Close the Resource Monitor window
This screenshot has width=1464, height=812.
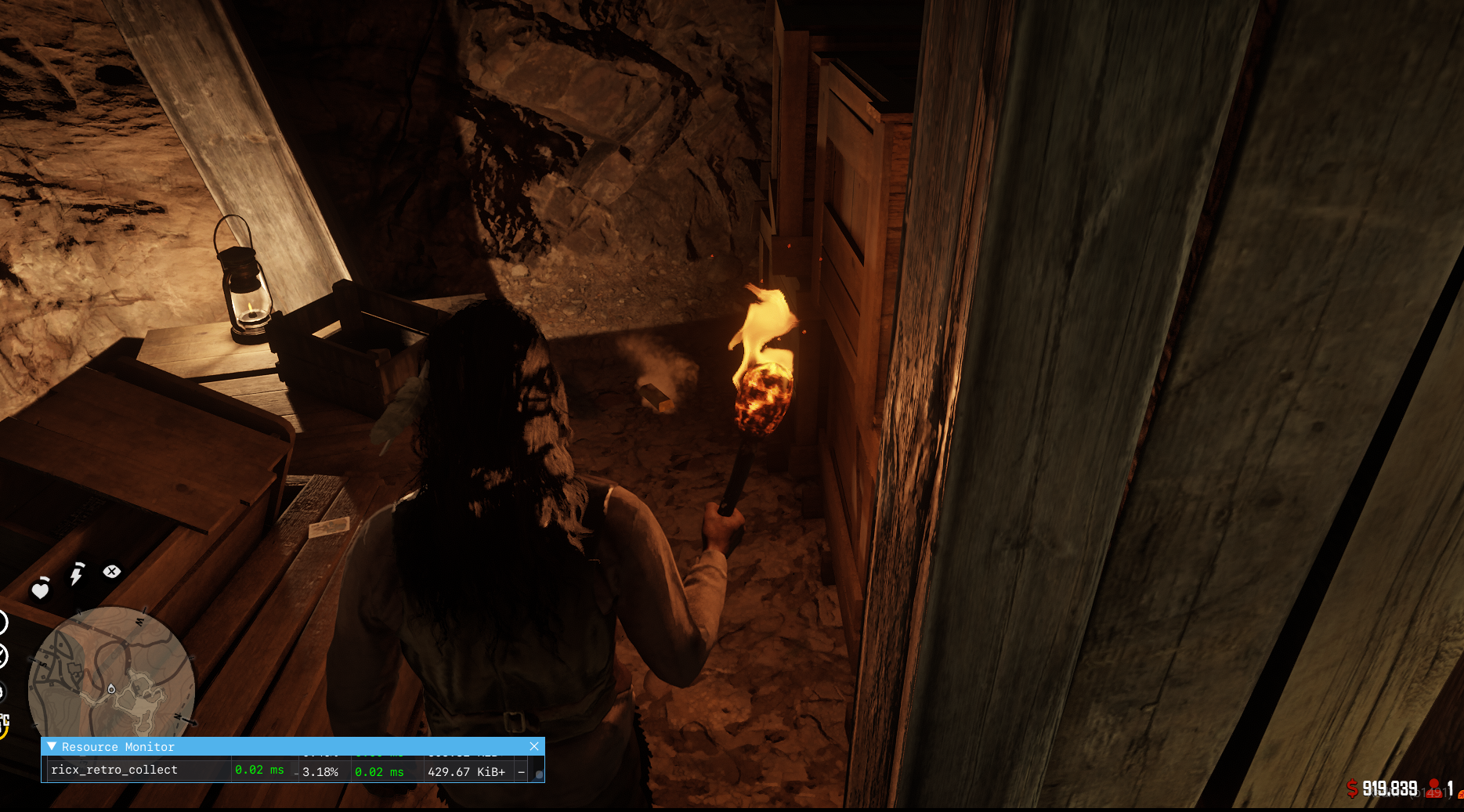pos(534,746)
